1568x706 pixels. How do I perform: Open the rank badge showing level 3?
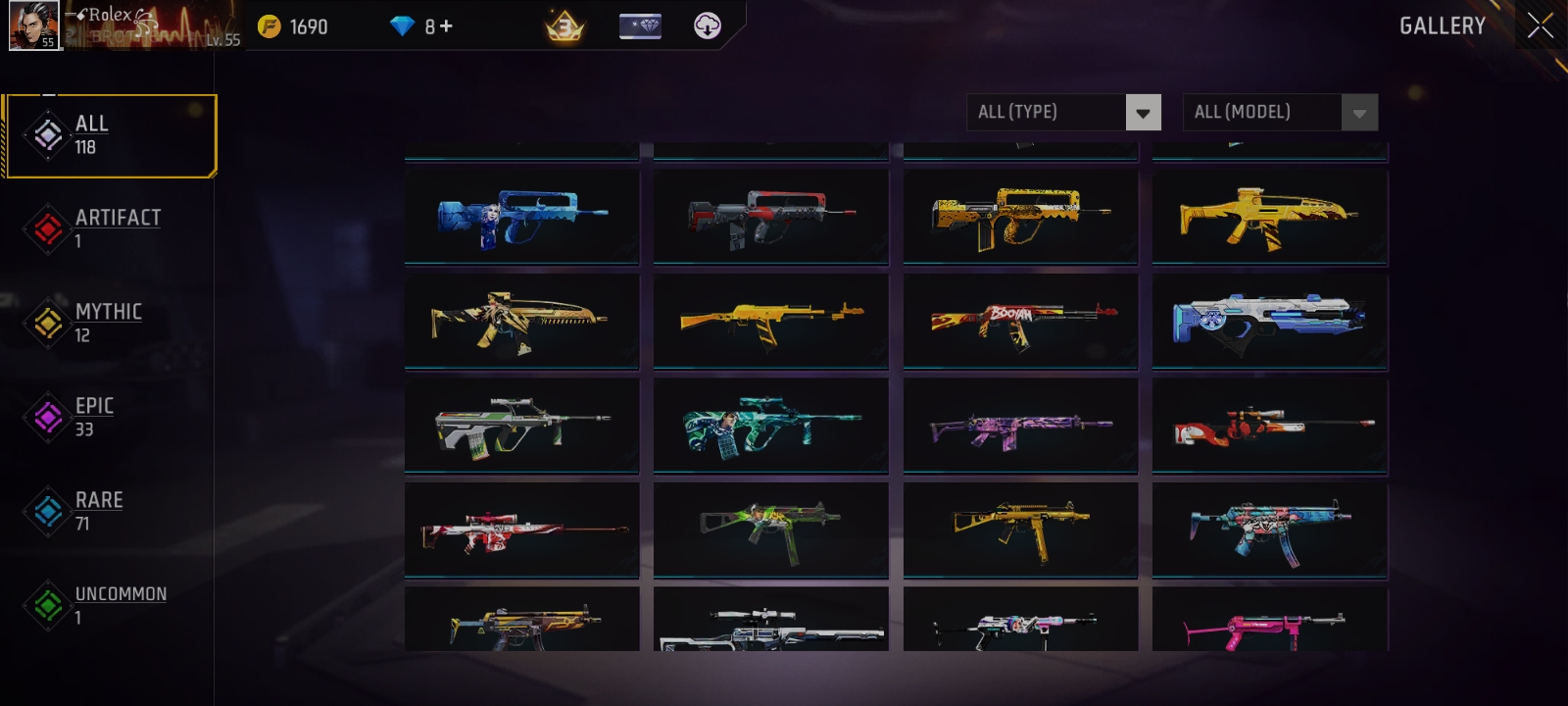pos(565,25)
